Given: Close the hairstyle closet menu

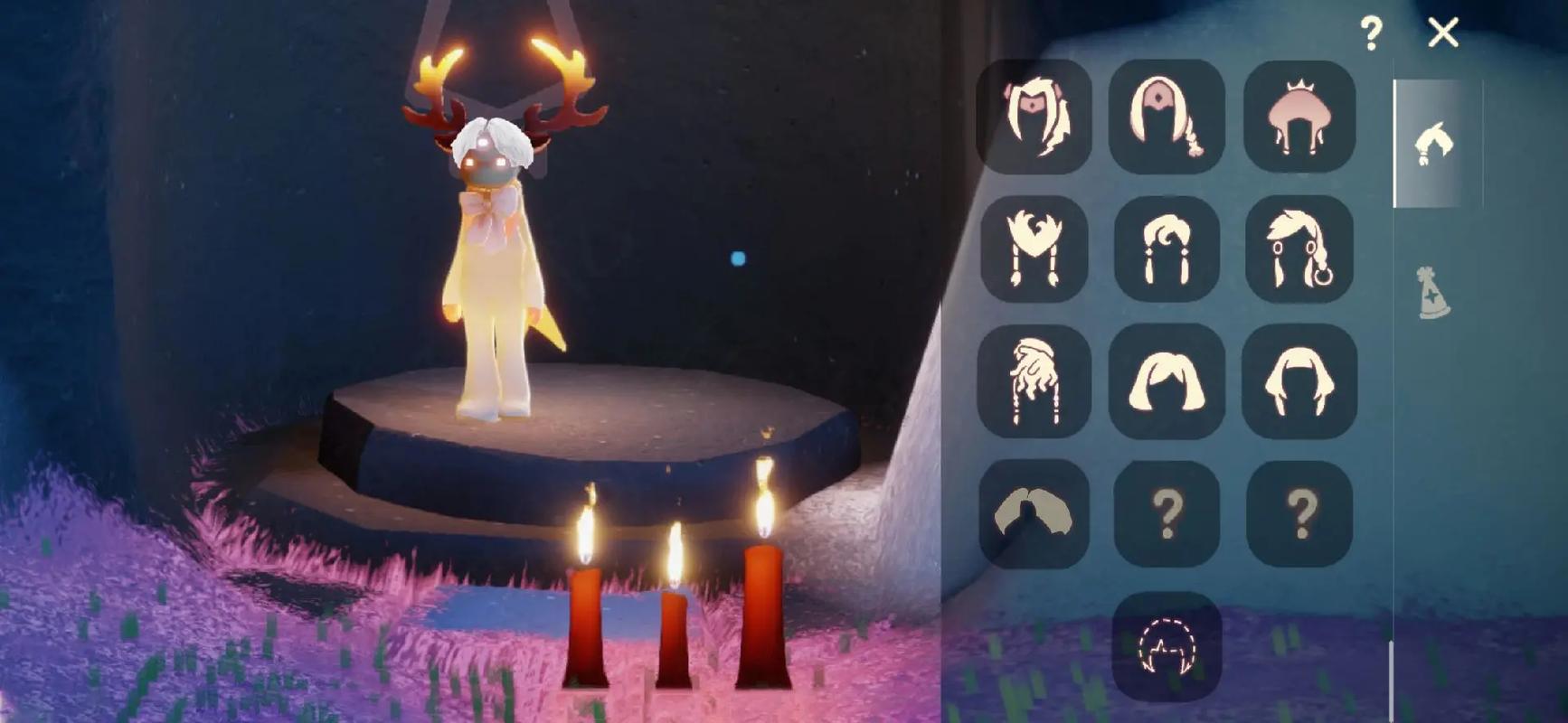Looking at the screenshot, I should pyautogui.click(x=1442, y=33).
